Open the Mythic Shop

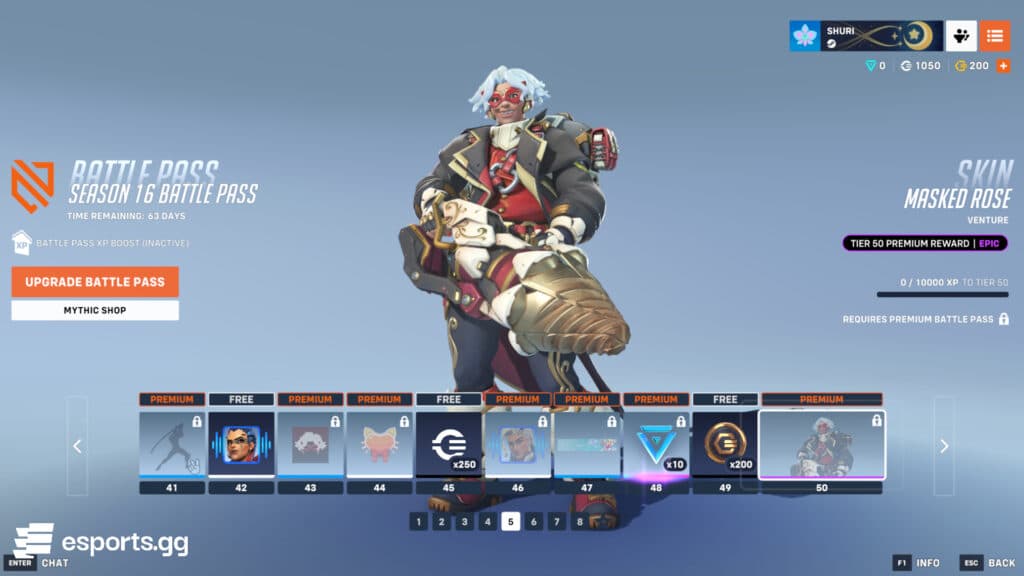pyautogui.click(x=95, y=310)
